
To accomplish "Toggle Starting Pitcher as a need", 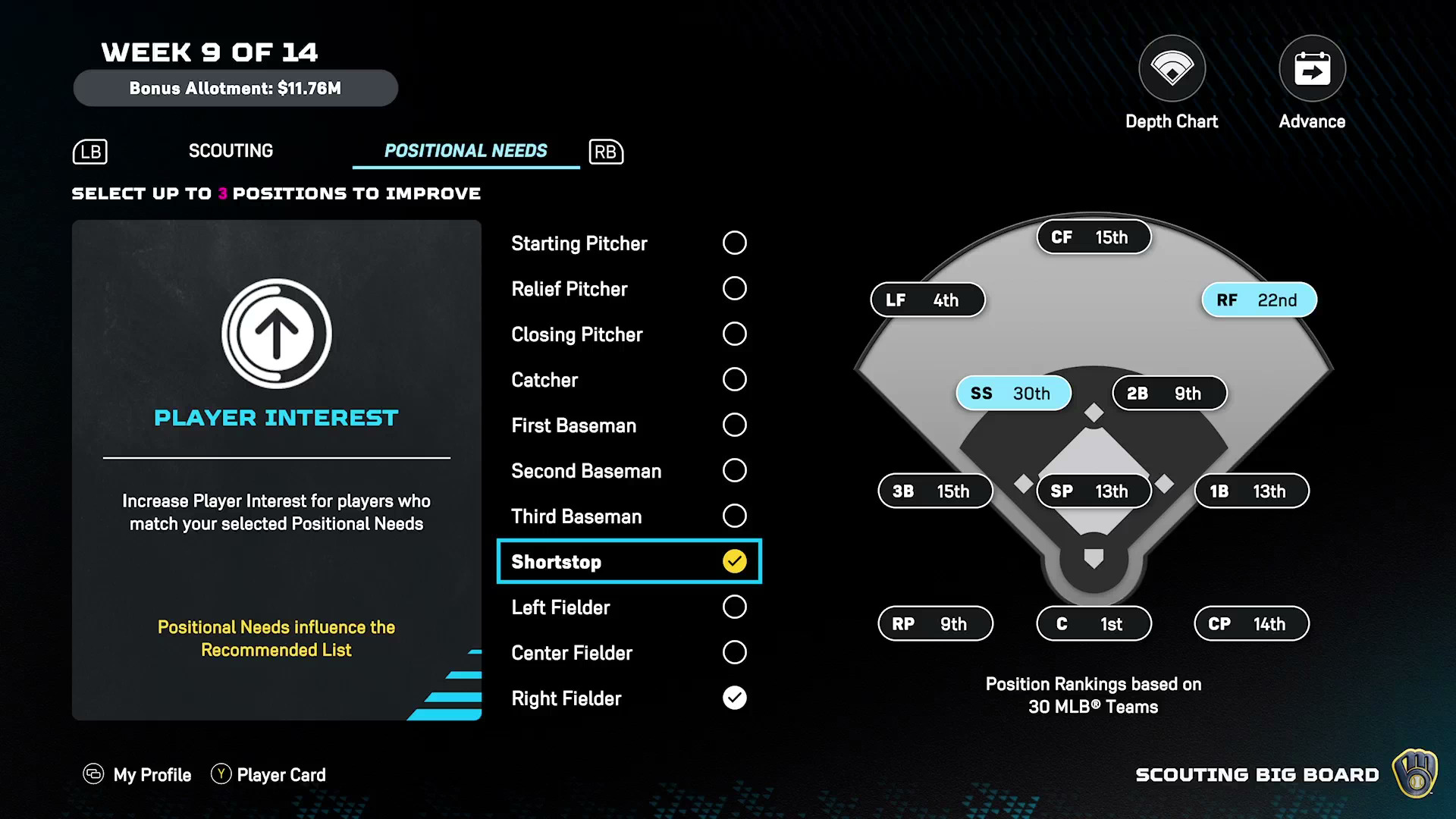I will (x=734, y=243).
